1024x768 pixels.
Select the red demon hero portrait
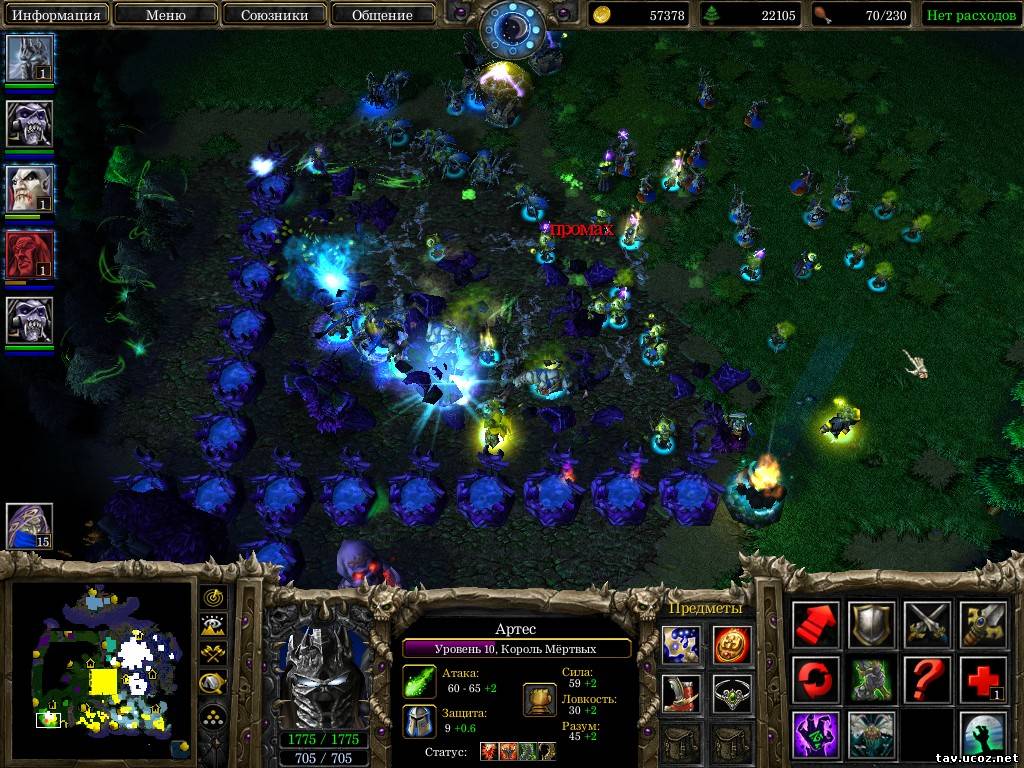30,255
